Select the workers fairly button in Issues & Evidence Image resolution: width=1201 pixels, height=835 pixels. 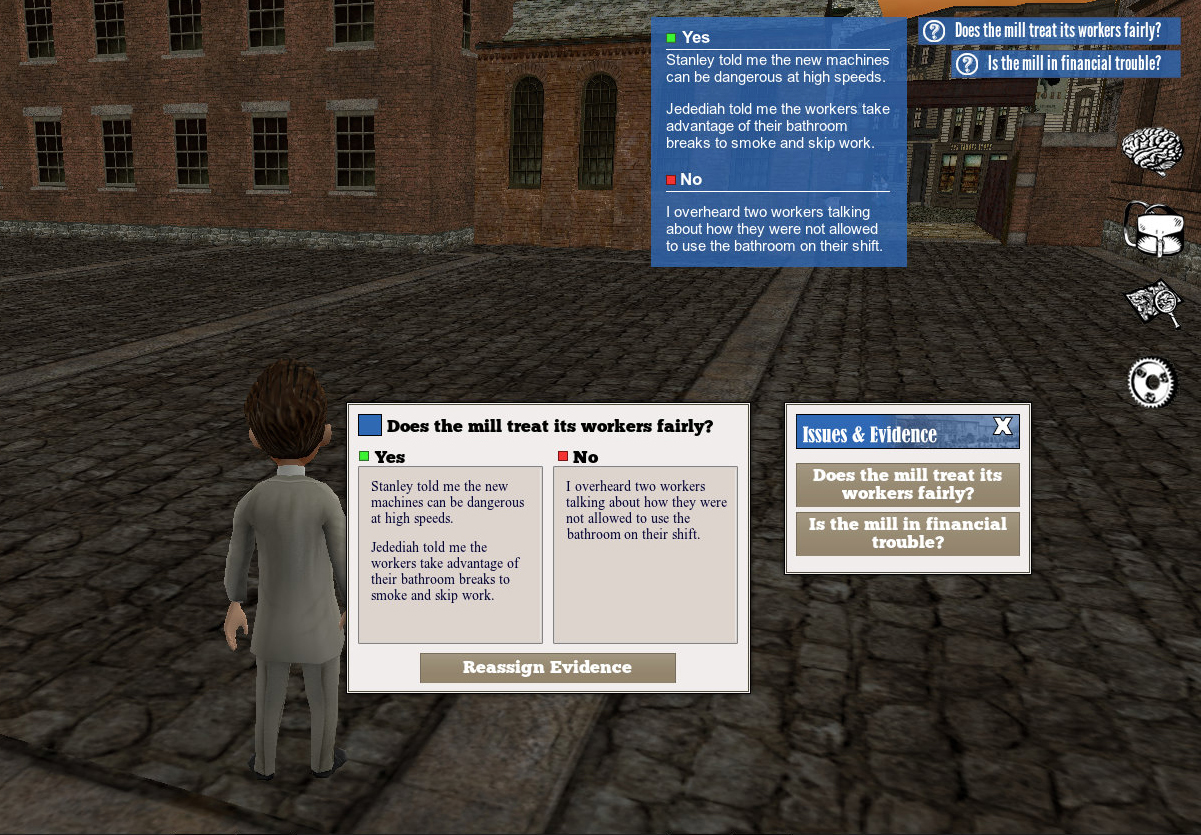coord(907,485)
